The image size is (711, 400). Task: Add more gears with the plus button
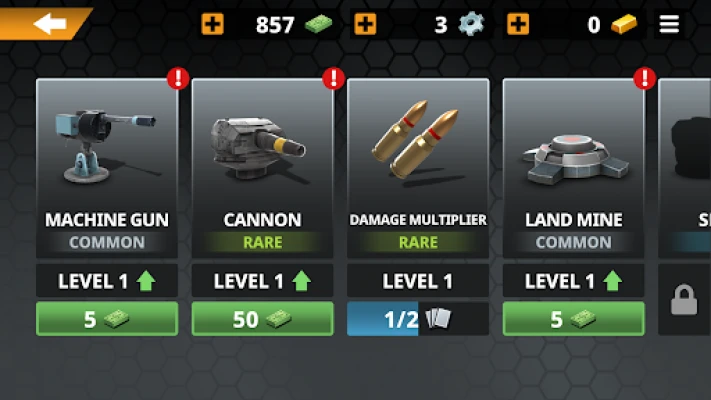click(366, 24)
